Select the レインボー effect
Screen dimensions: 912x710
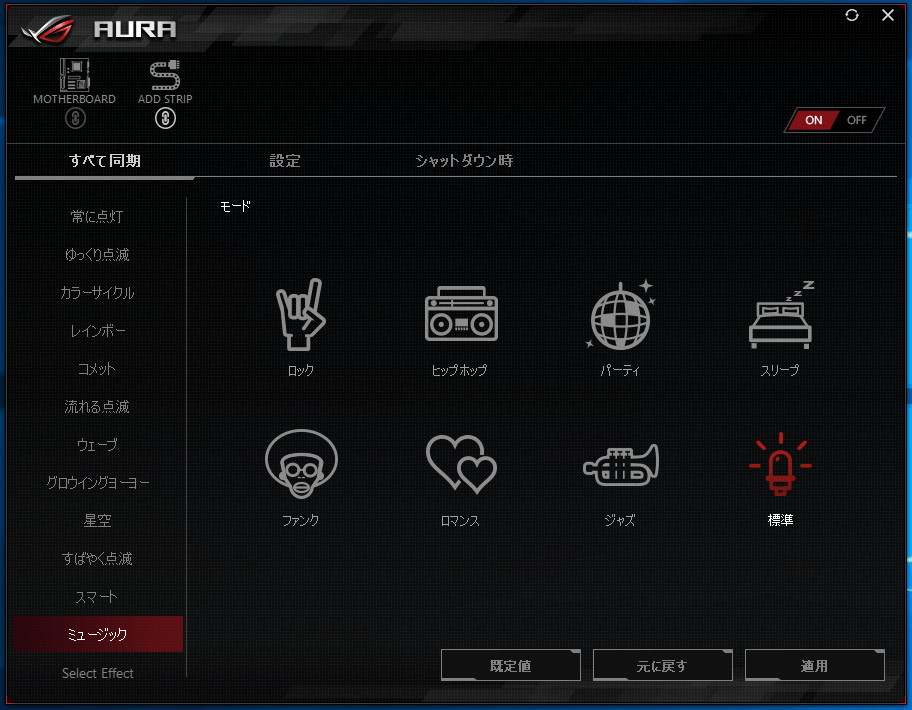click(x=98, y=331)
